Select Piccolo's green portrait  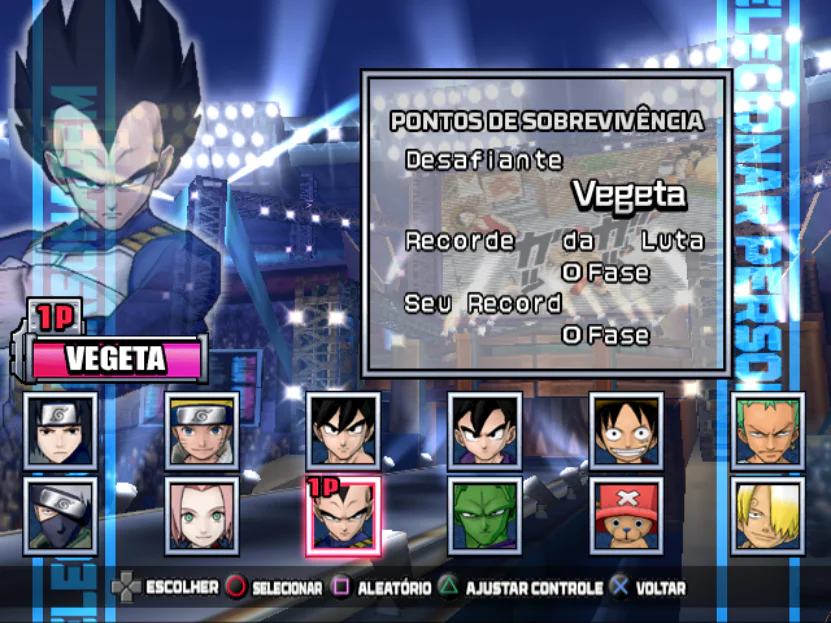coord(484,516)
